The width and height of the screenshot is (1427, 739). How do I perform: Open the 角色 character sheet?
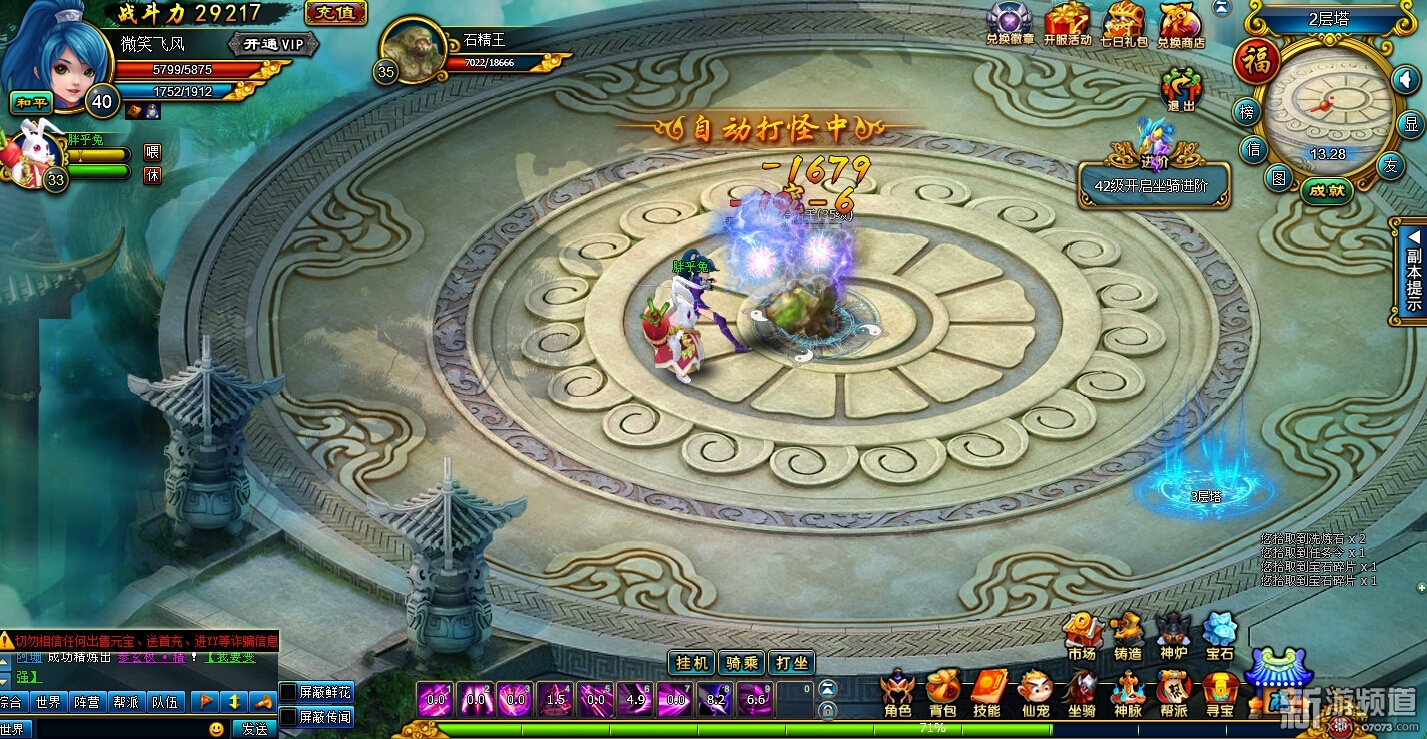897,693
